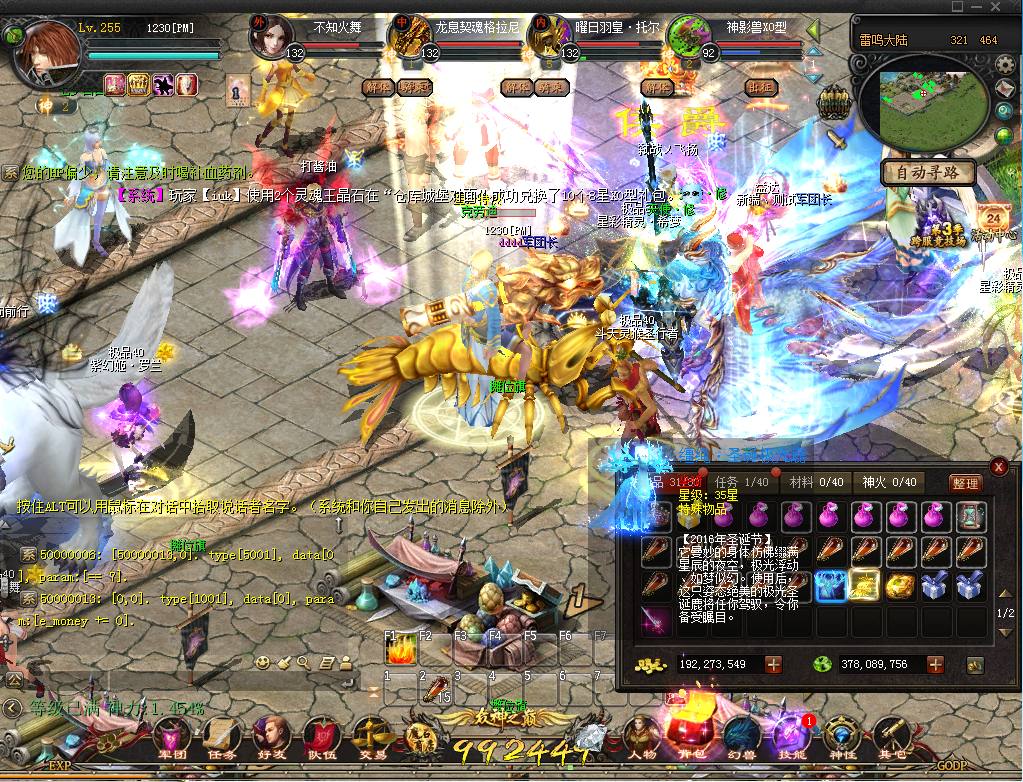Switch to the 材料 inventory tab
The height and width of the screenshot is (782, 1023).
pos(815,482)
